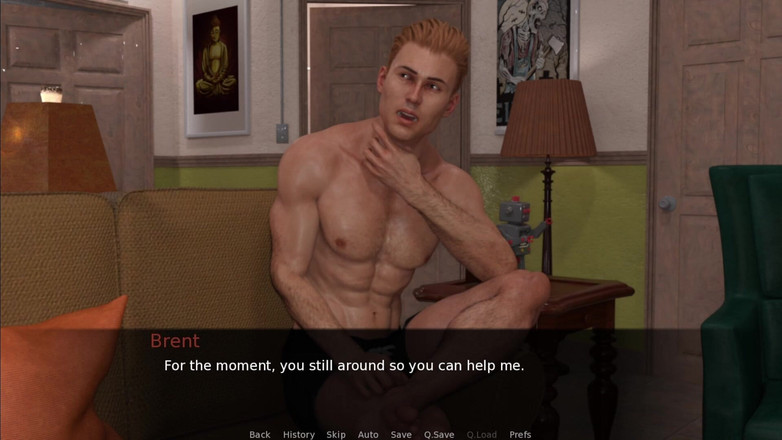Image resolution: width=782 pixels, height=440 pixels.
Task: Open the dialogue History log
Action: (298, 435)
